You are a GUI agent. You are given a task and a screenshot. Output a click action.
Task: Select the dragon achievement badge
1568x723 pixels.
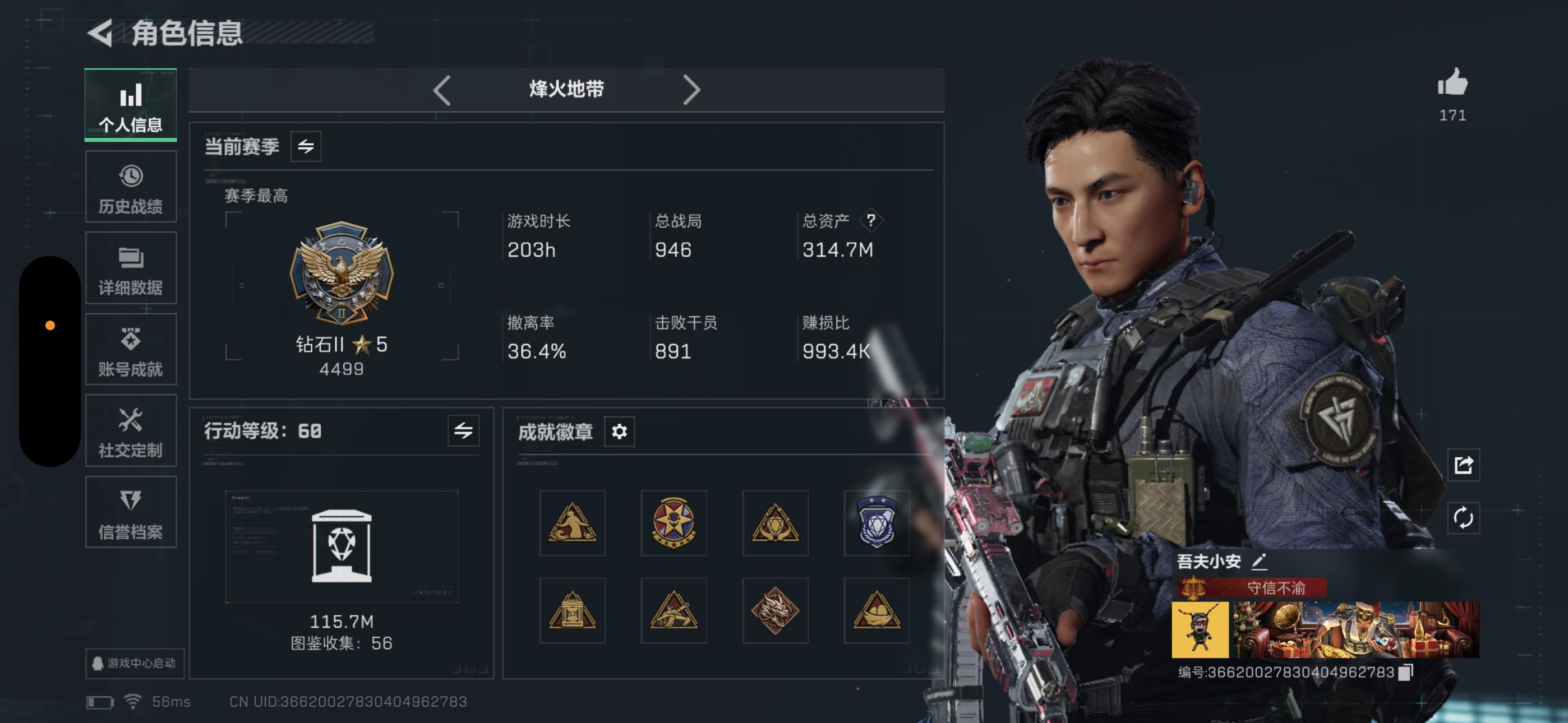click(776, 610)
